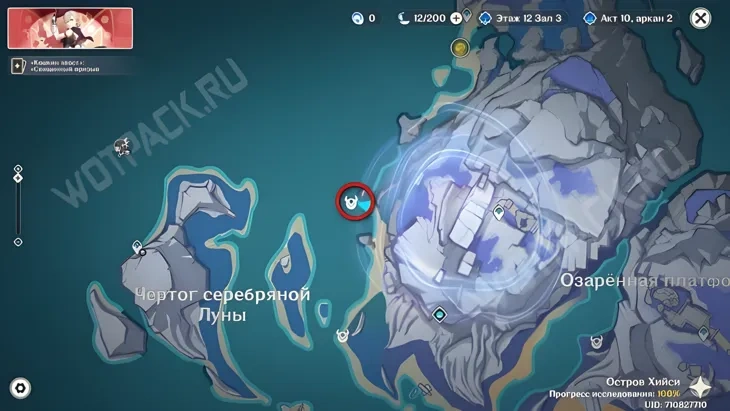Image resolution: width=730 pixels, height=411 pixels.
Task: Open map settings gear icon
Action: point(19,388)
